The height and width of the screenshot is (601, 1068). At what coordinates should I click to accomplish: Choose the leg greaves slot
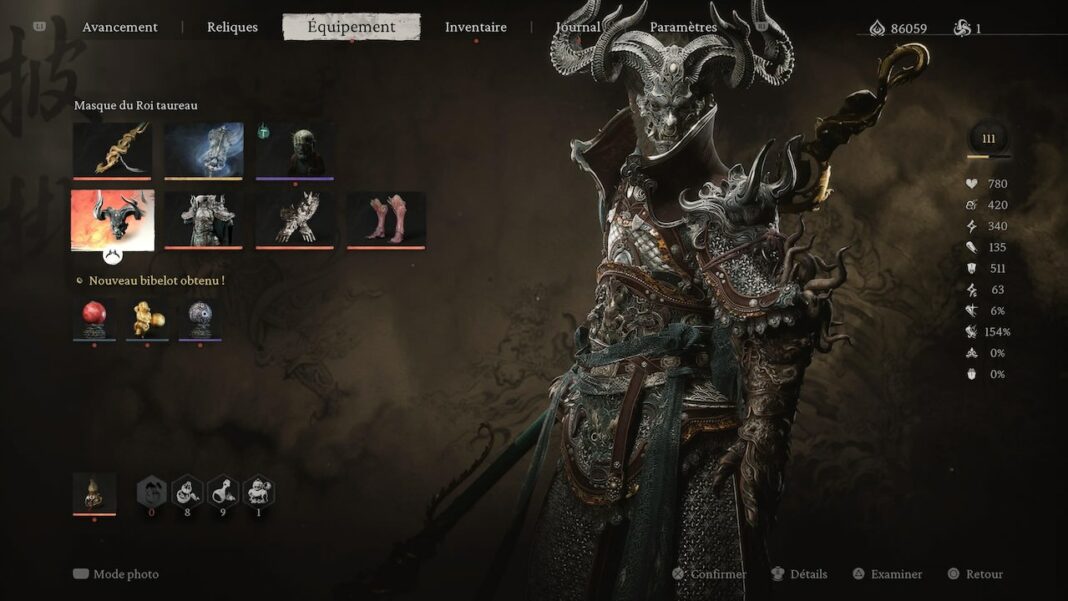pos(386,219)
